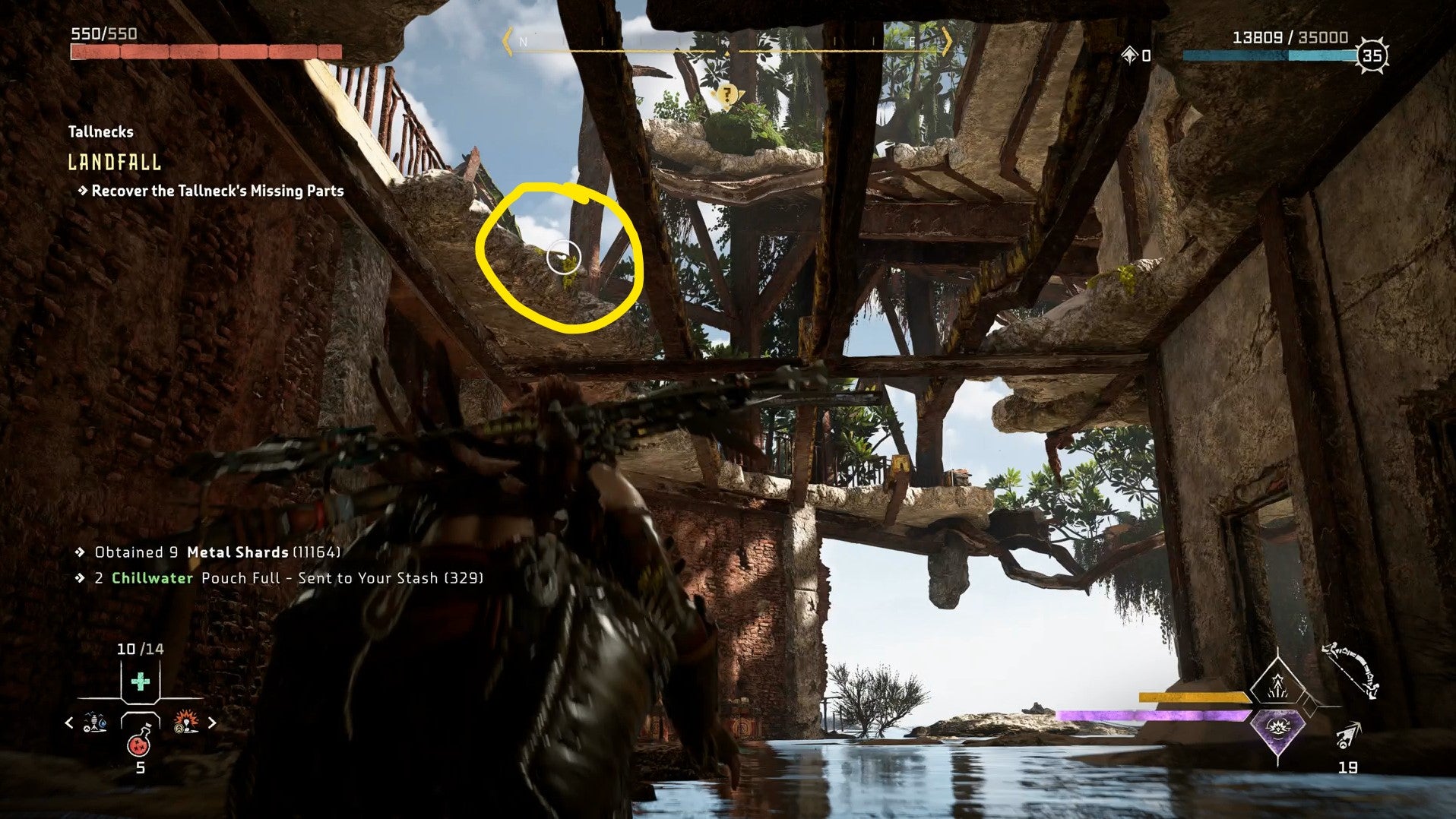Click the metal shards counter icon beside 0
Screen dimensions: 1456x819
click(1129, 54)
